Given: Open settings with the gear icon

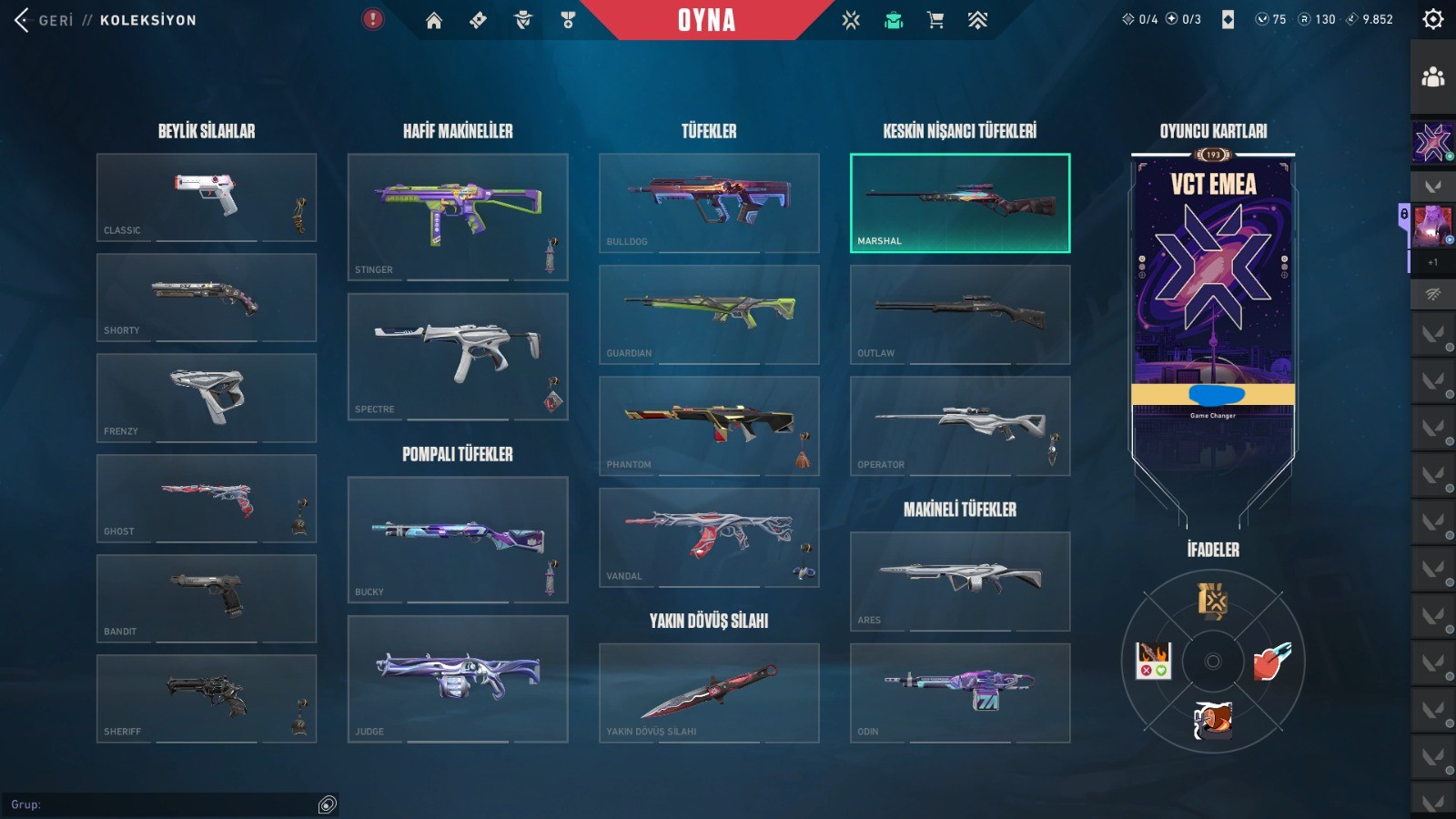Looking at the screenshot, I should coord(1432,19).
